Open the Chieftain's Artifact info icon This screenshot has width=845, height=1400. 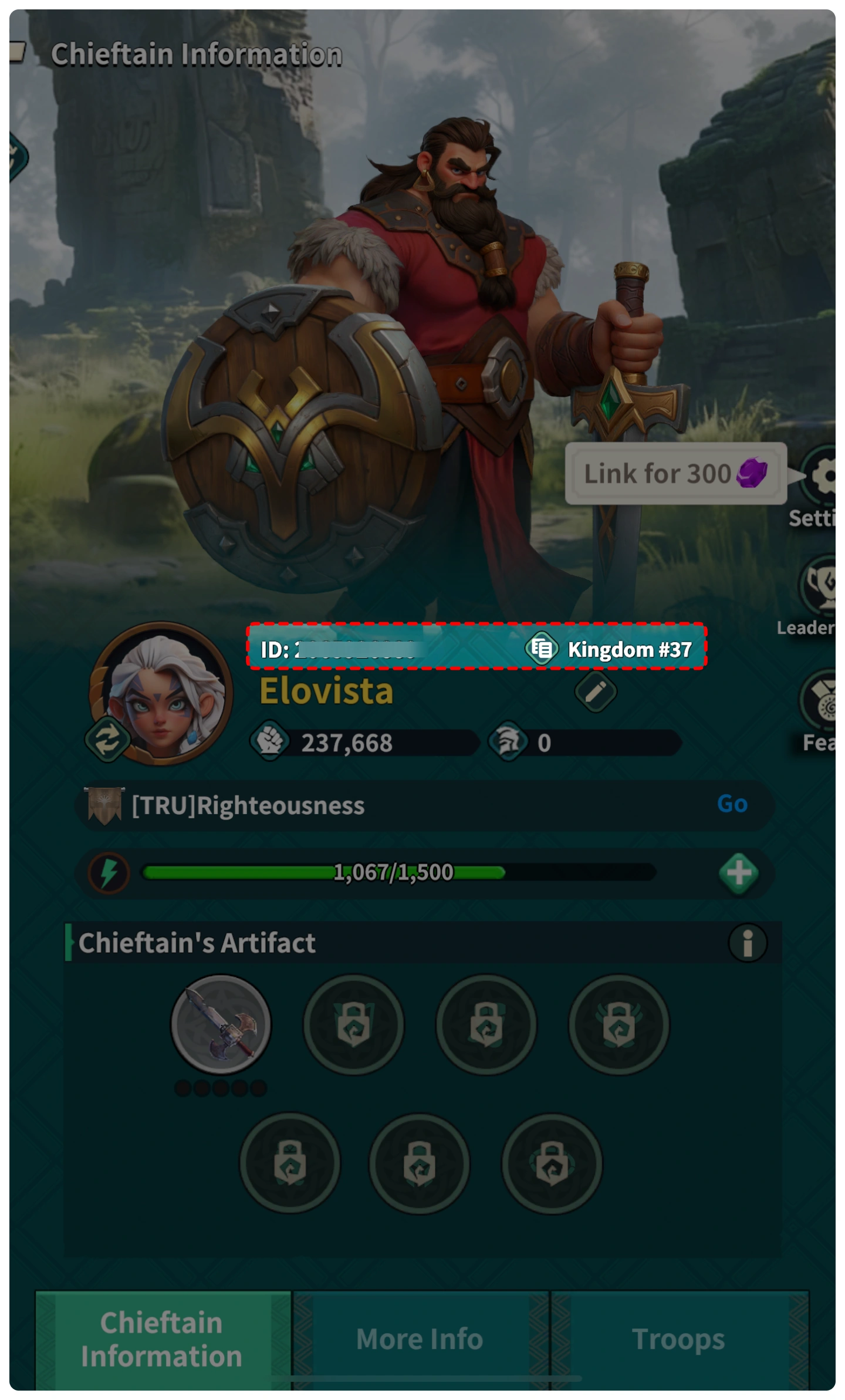pyautogui.click(x=747, y=943)
